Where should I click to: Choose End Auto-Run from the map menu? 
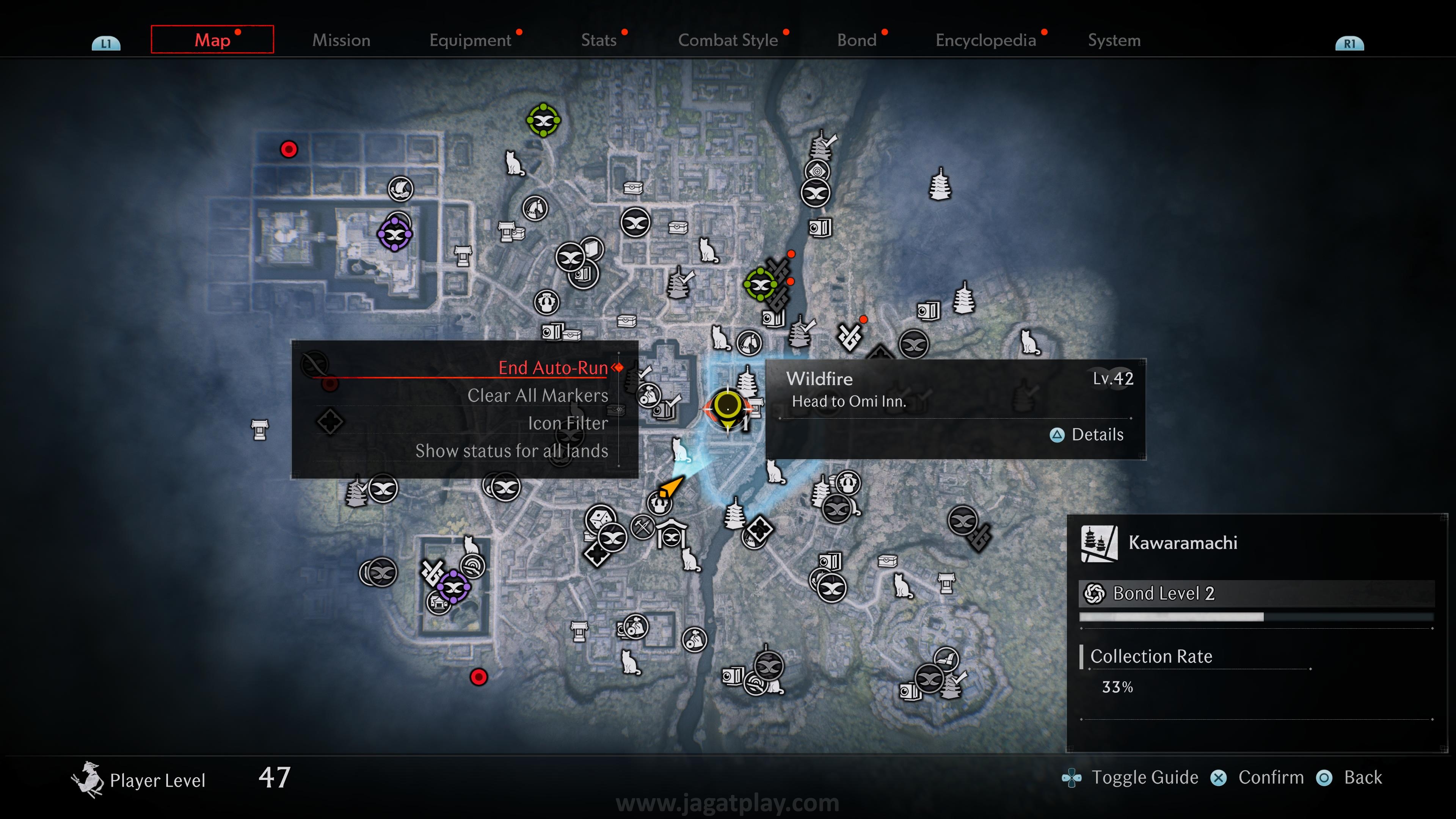[552, 368]
